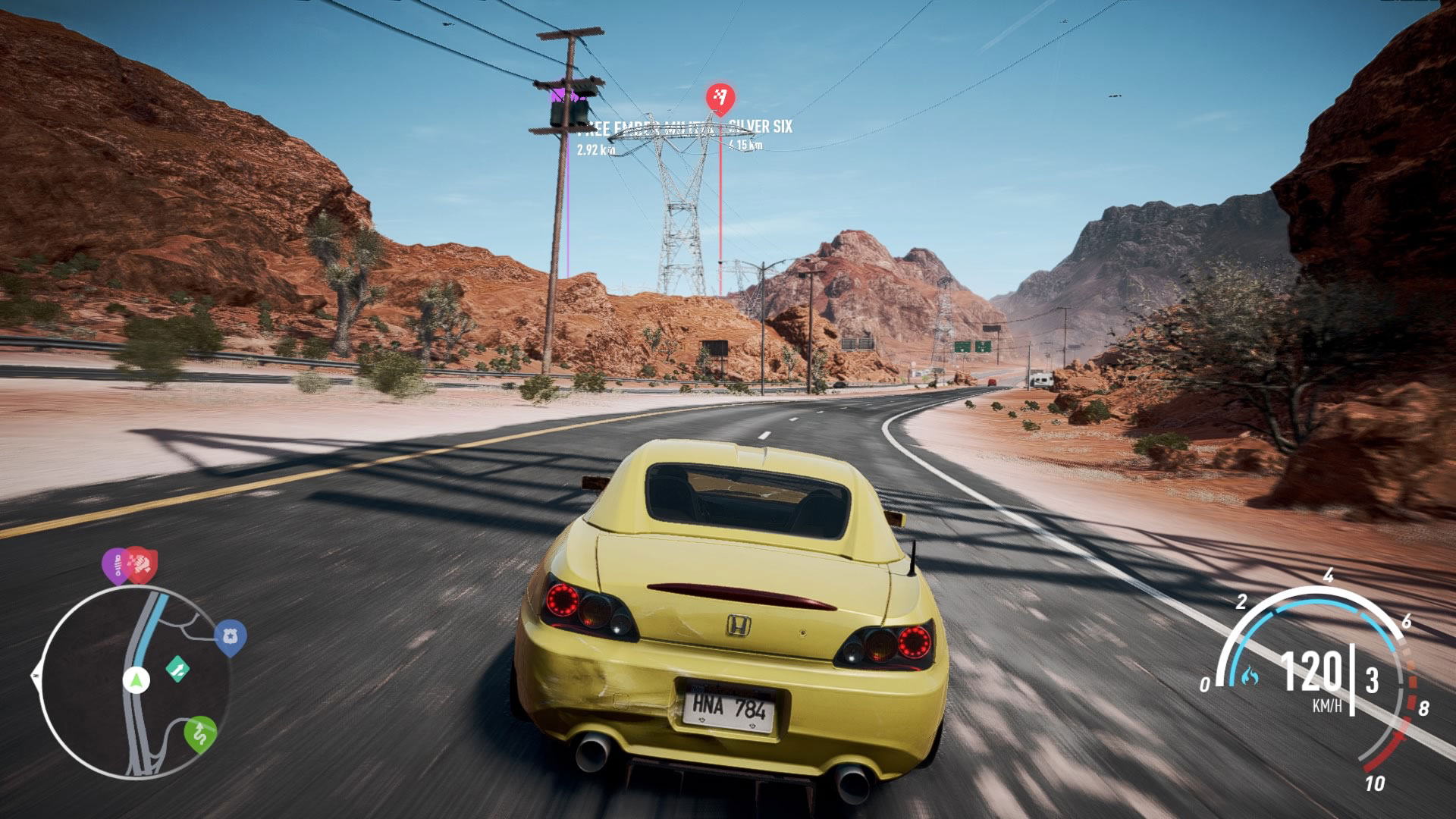The height and width of the screenshot is (819, 1456).
Task: Click the white player arrow on the minimap
Action: (136, 679)
